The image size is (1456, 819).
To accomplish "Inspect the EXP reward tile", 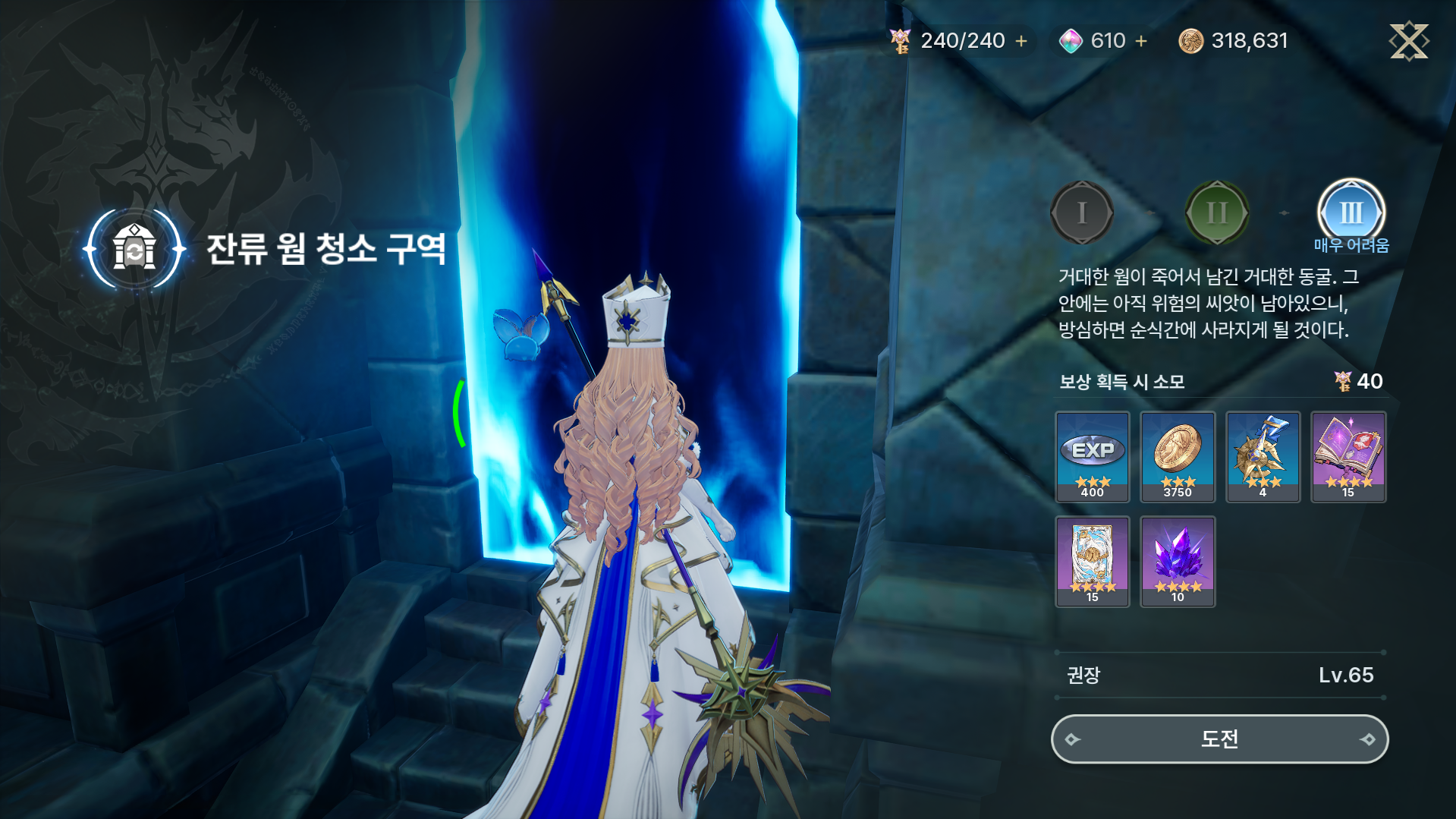I will point(1092,456).
